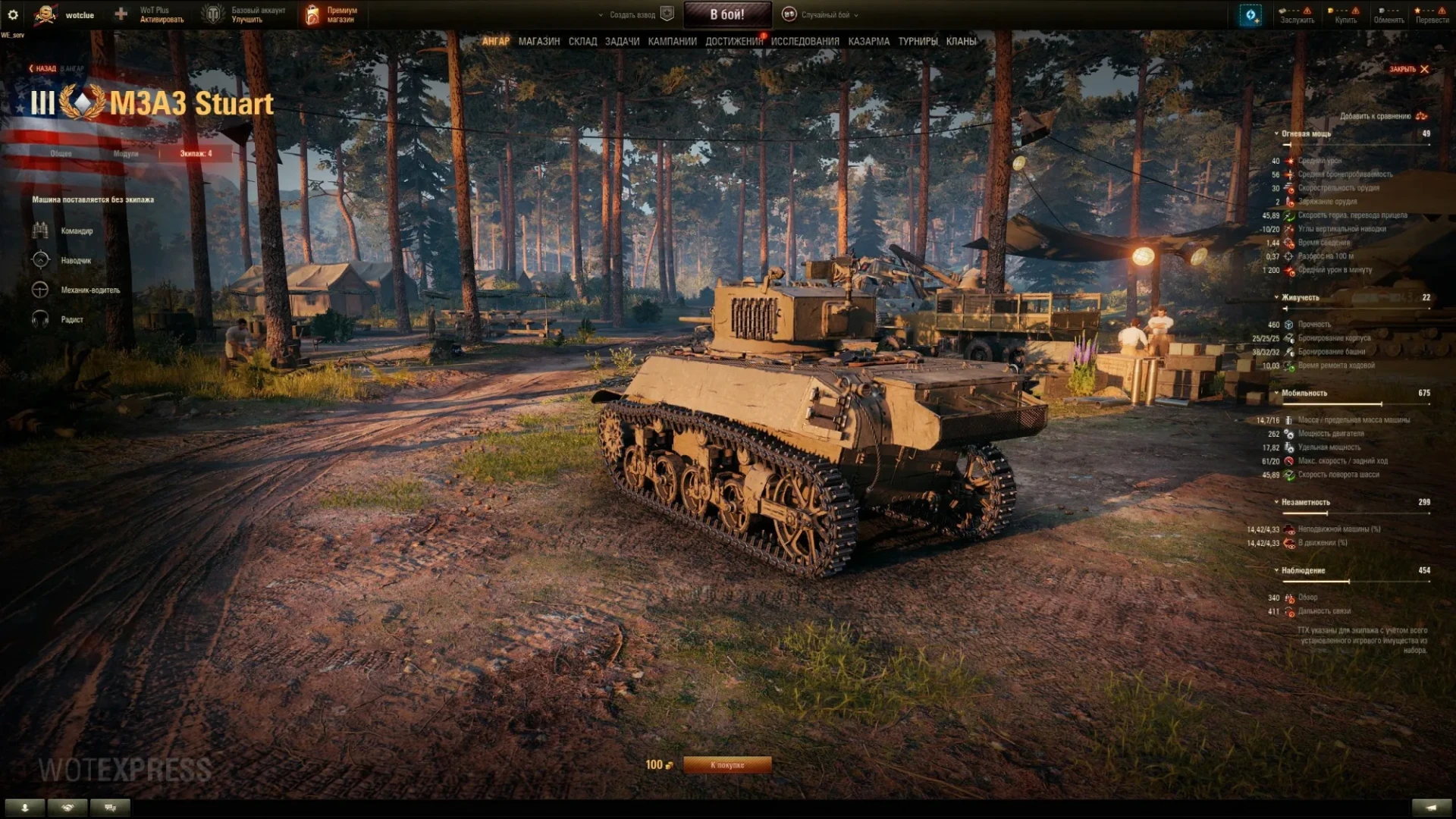Open the «ИССЛЕДОВАНИЯ» research tab
This screenshot has width=1456, height=819.
pyautogui.click(x=805, y=42)
